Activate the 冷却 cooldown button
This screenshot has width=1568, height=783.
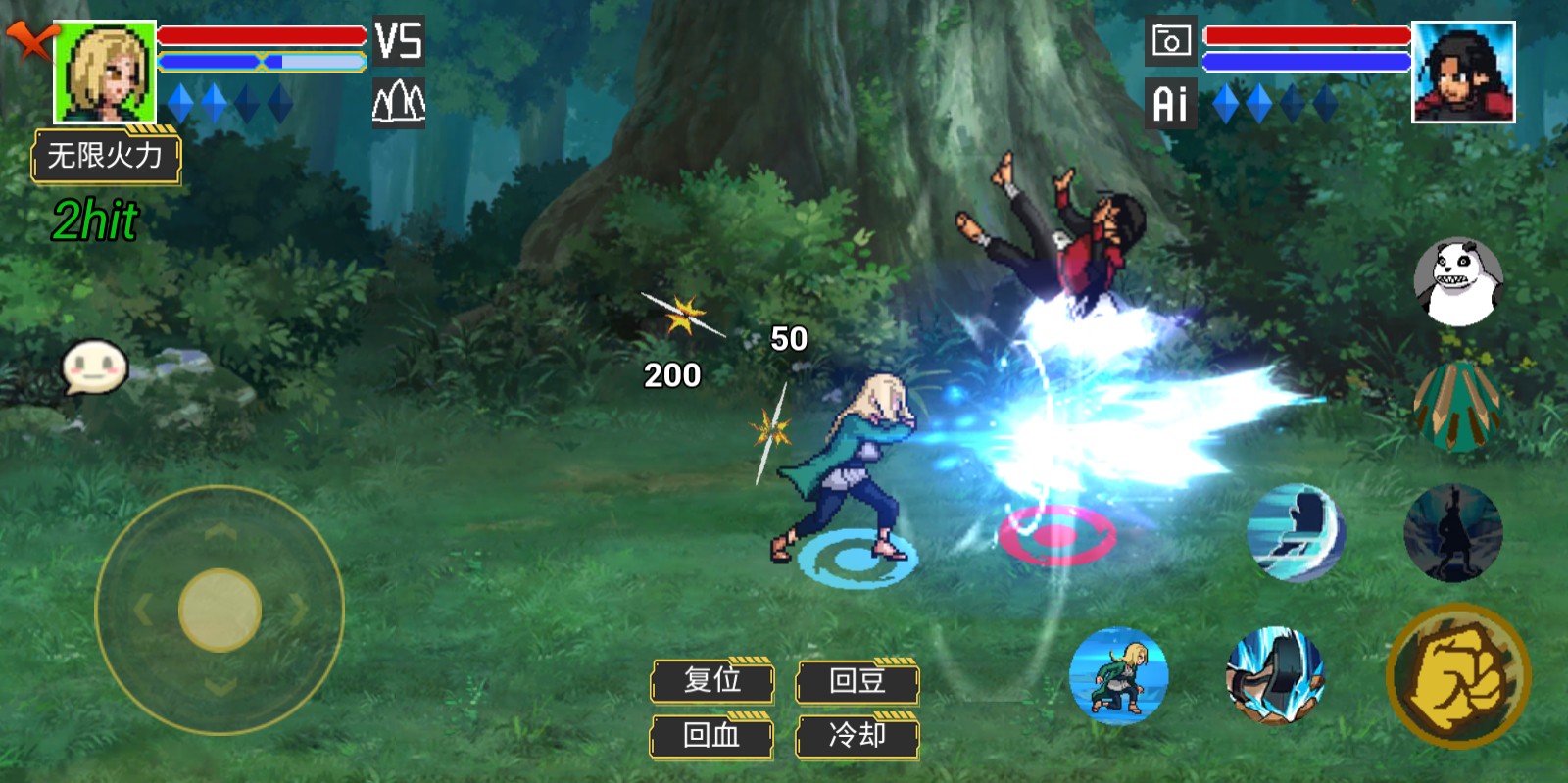(857, 736)
